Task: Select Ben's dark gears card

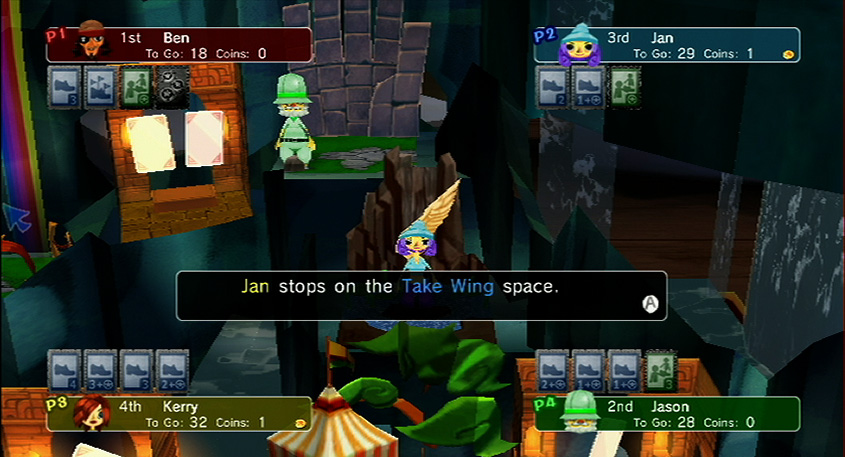Action: click(170, 86)
